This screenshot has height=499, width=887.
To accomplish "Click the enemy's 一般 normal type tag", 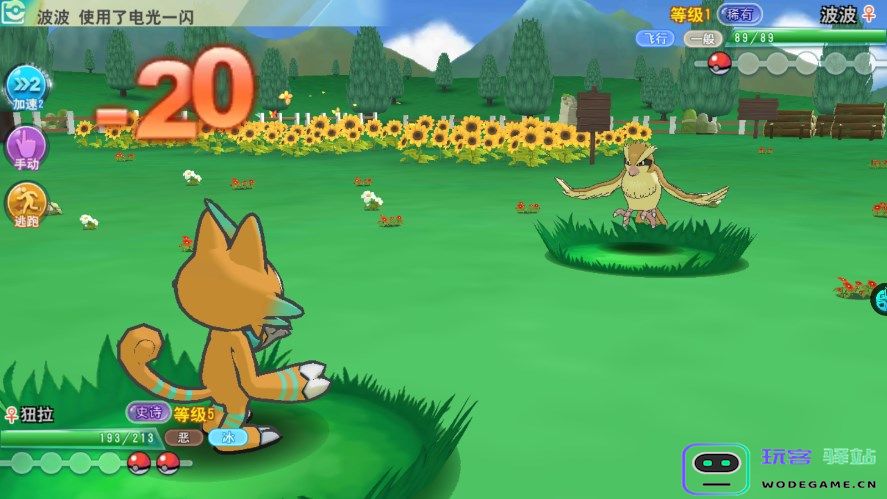I will tap(704, 38).
